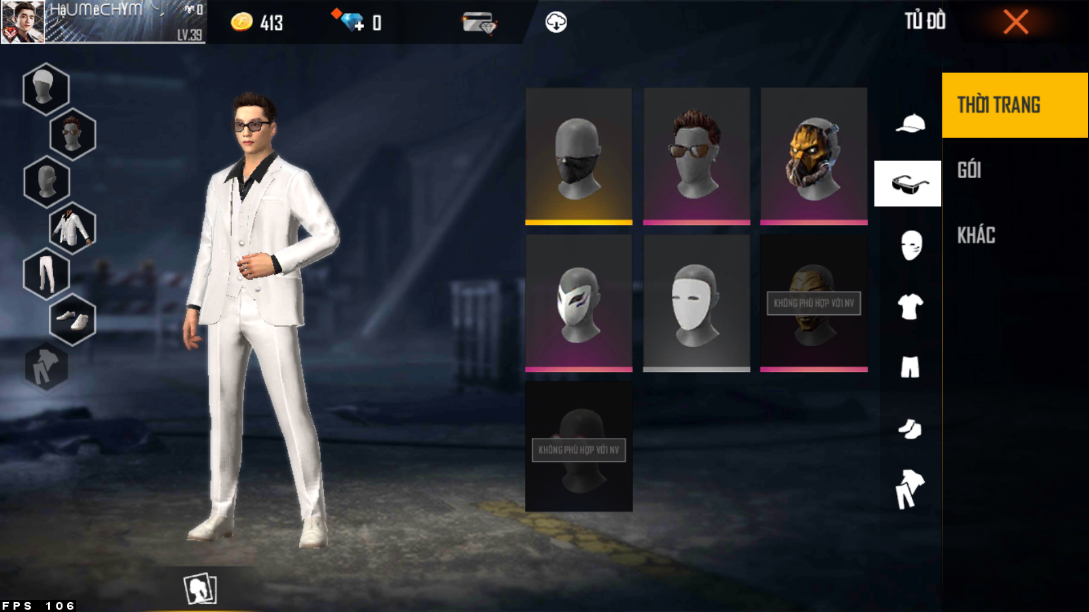1089x612 pixels.
Task: Open the face mask category
Action: (x=910, y=245)
